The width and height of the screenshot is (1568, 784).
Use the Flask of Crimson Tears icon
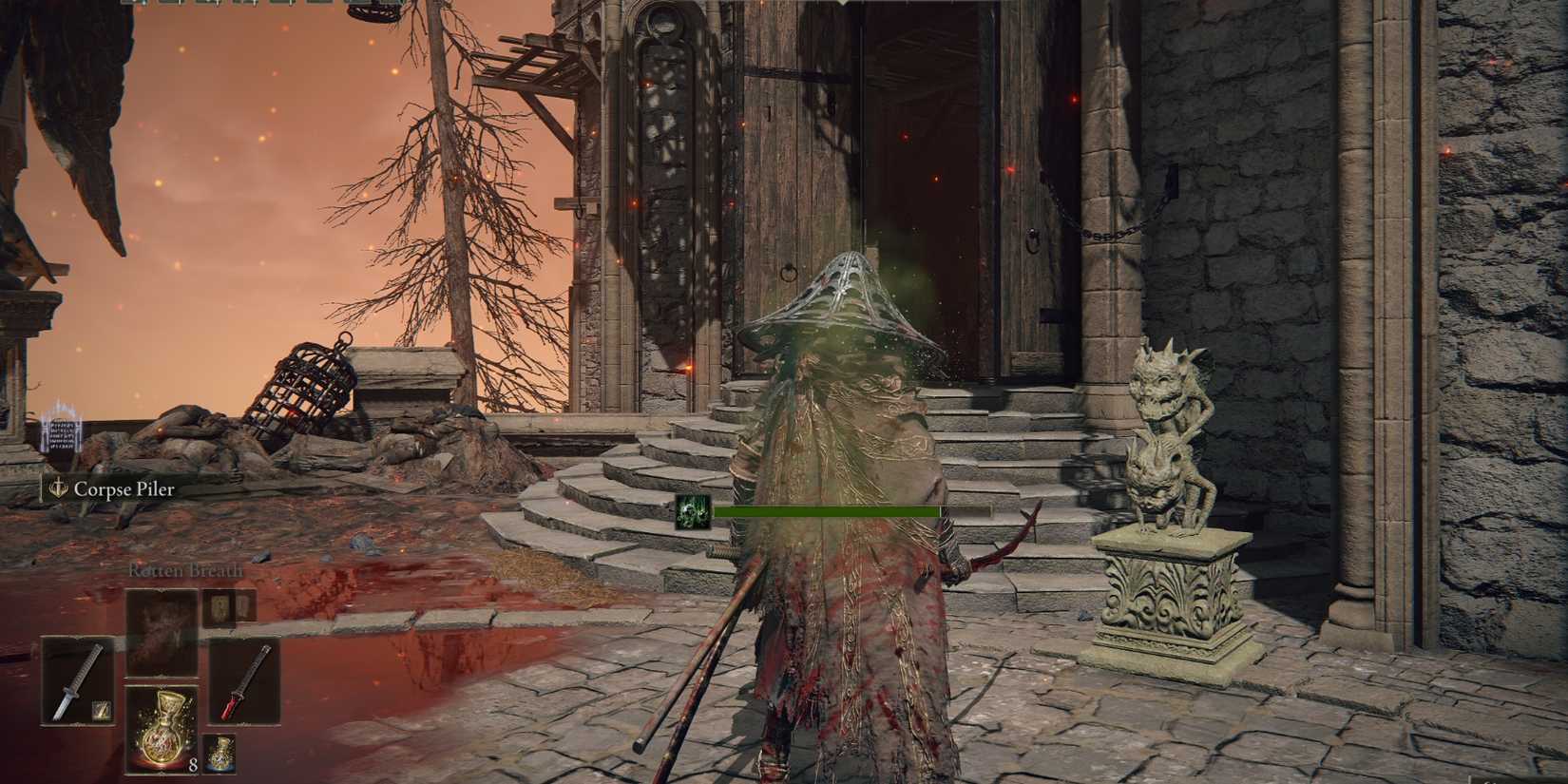[x=163, y=726]
